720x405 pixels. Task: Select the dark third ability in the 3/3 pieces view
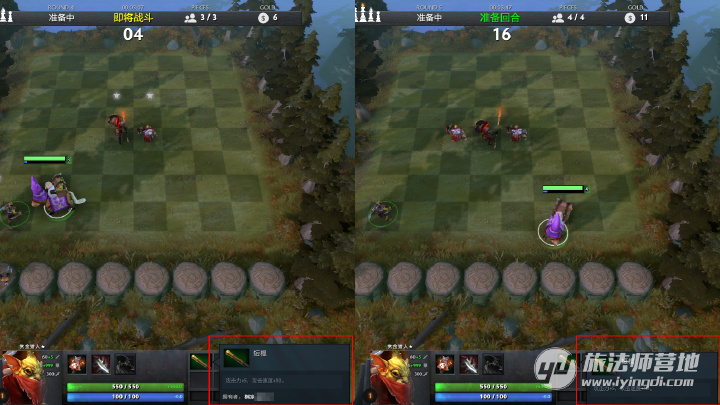point(125,363)
